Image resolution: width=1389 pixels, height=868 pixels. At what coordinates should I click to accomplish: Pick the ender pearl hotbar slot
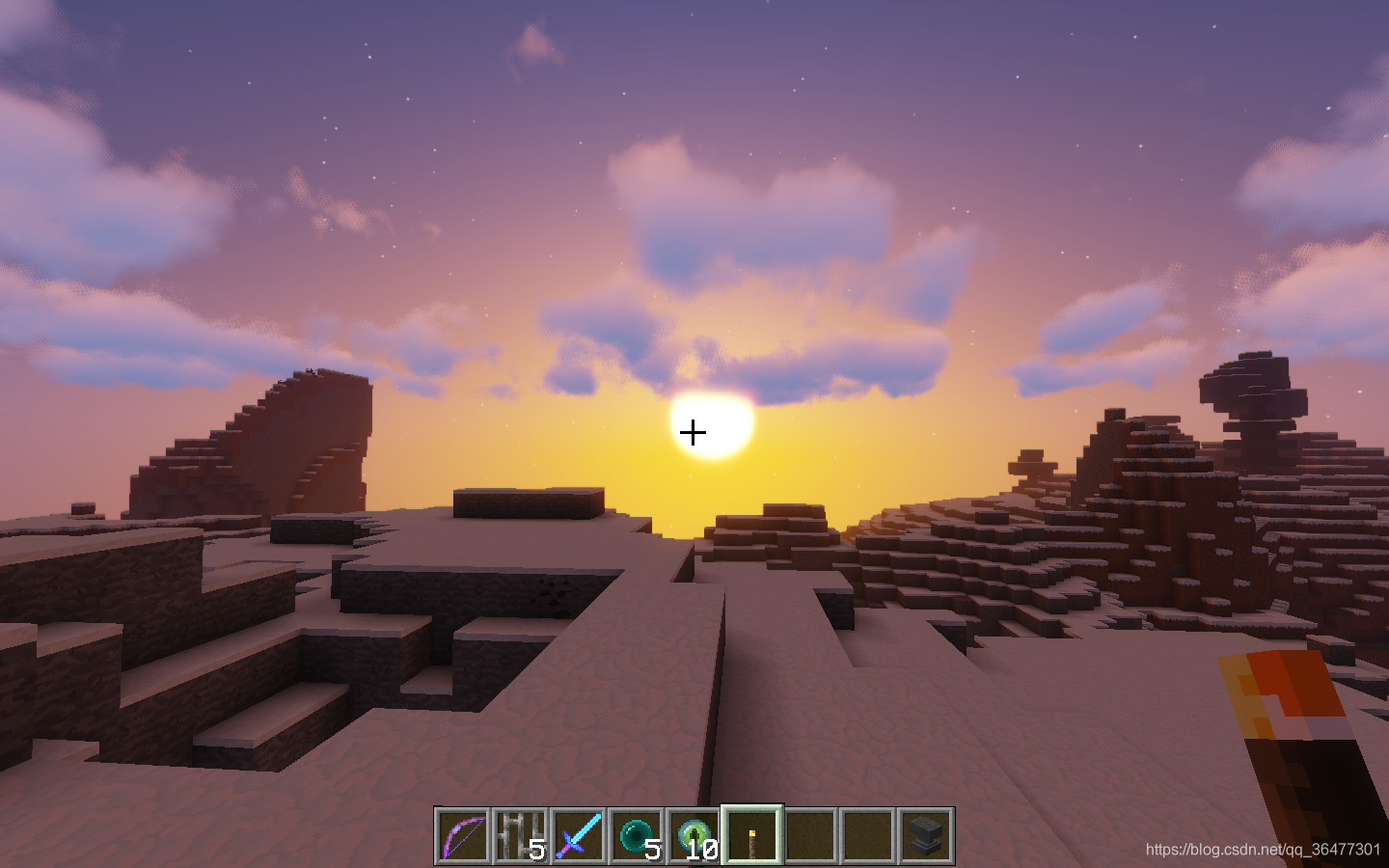tap(637, 835)
